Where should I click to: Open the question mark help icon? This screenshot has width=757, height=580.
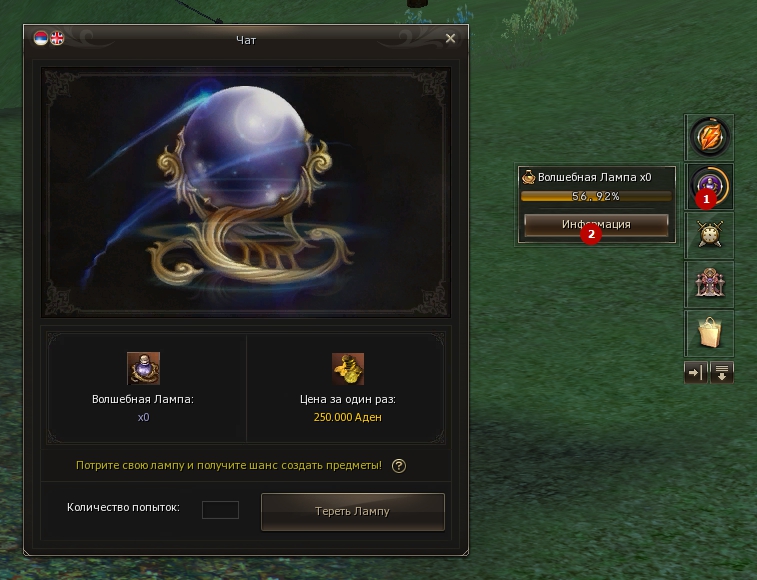399,466
